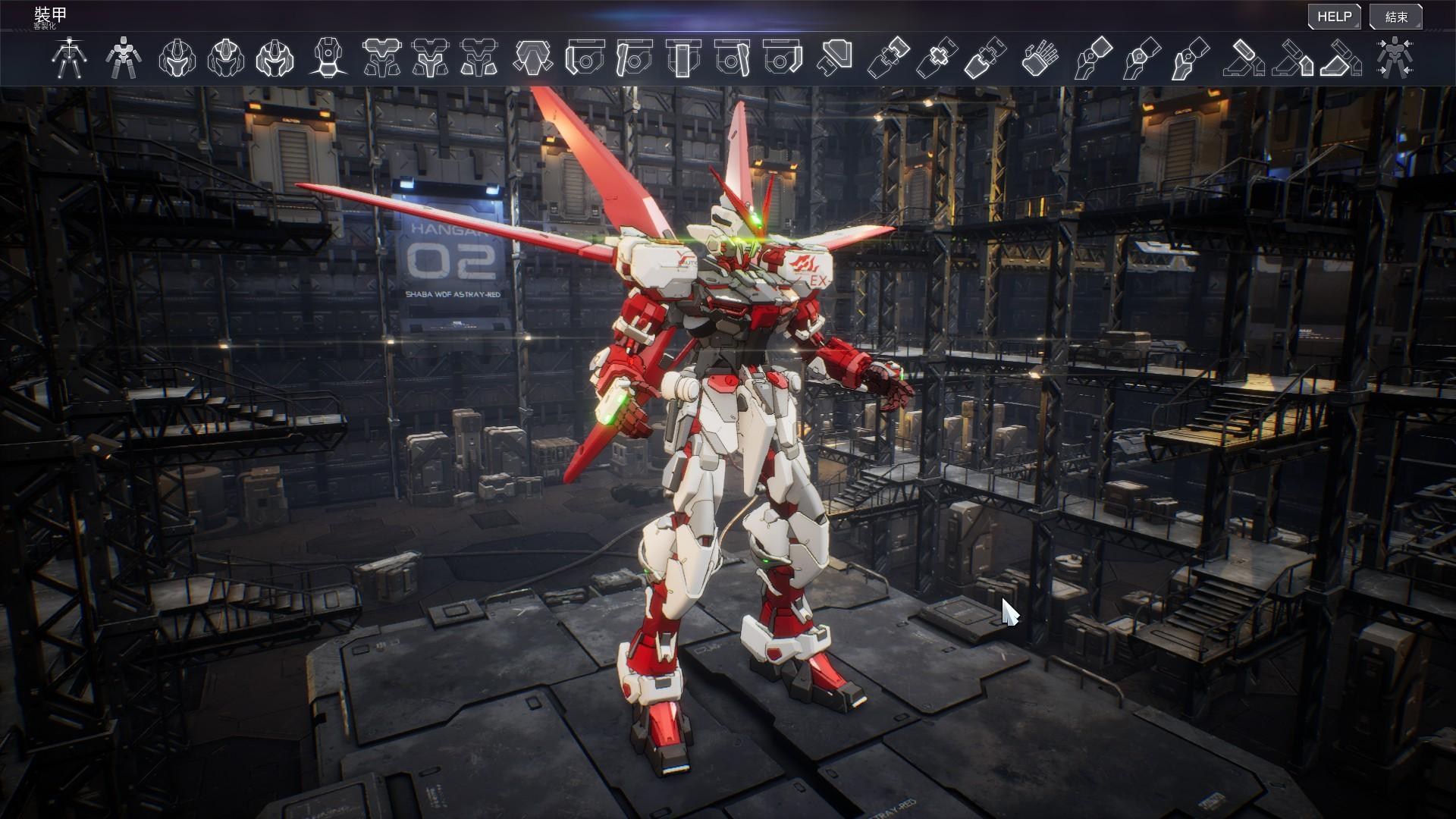Click the 結束 exit button
Image resolution: width=1456 pixels, height=819 pixels.
click(1396, 17)
